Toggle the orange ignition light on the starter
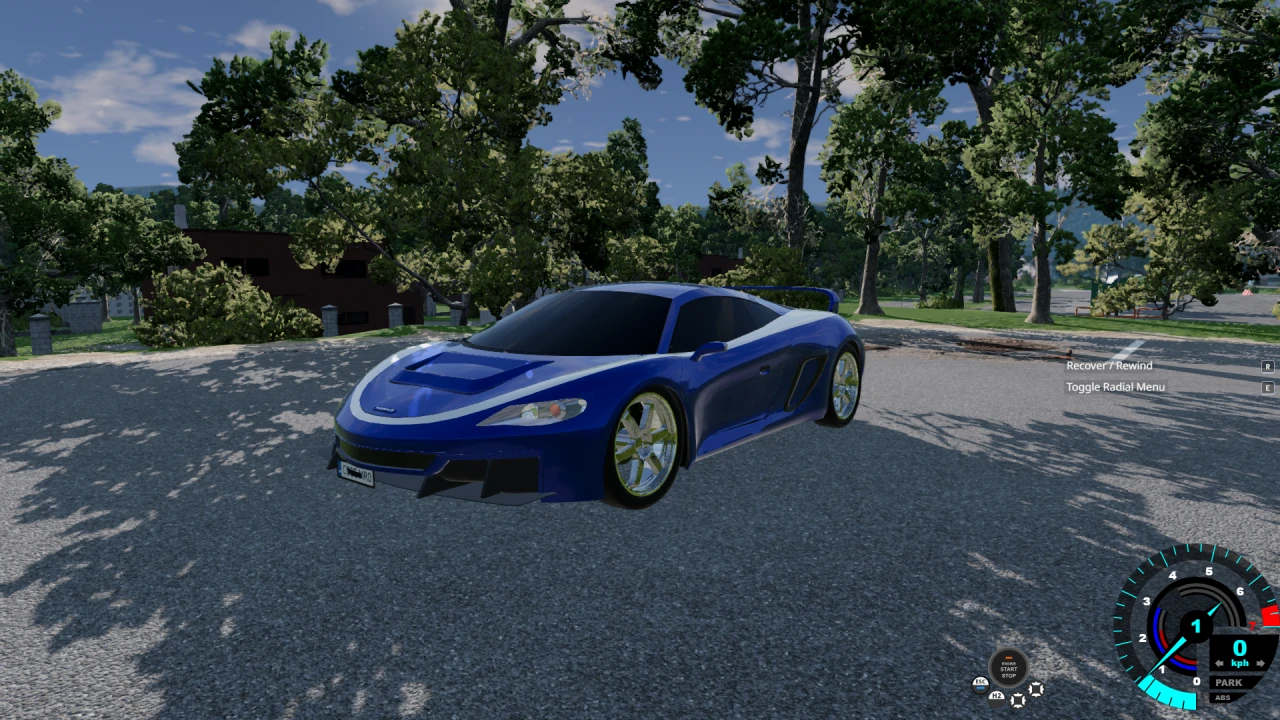 (x=1008, y=657)
